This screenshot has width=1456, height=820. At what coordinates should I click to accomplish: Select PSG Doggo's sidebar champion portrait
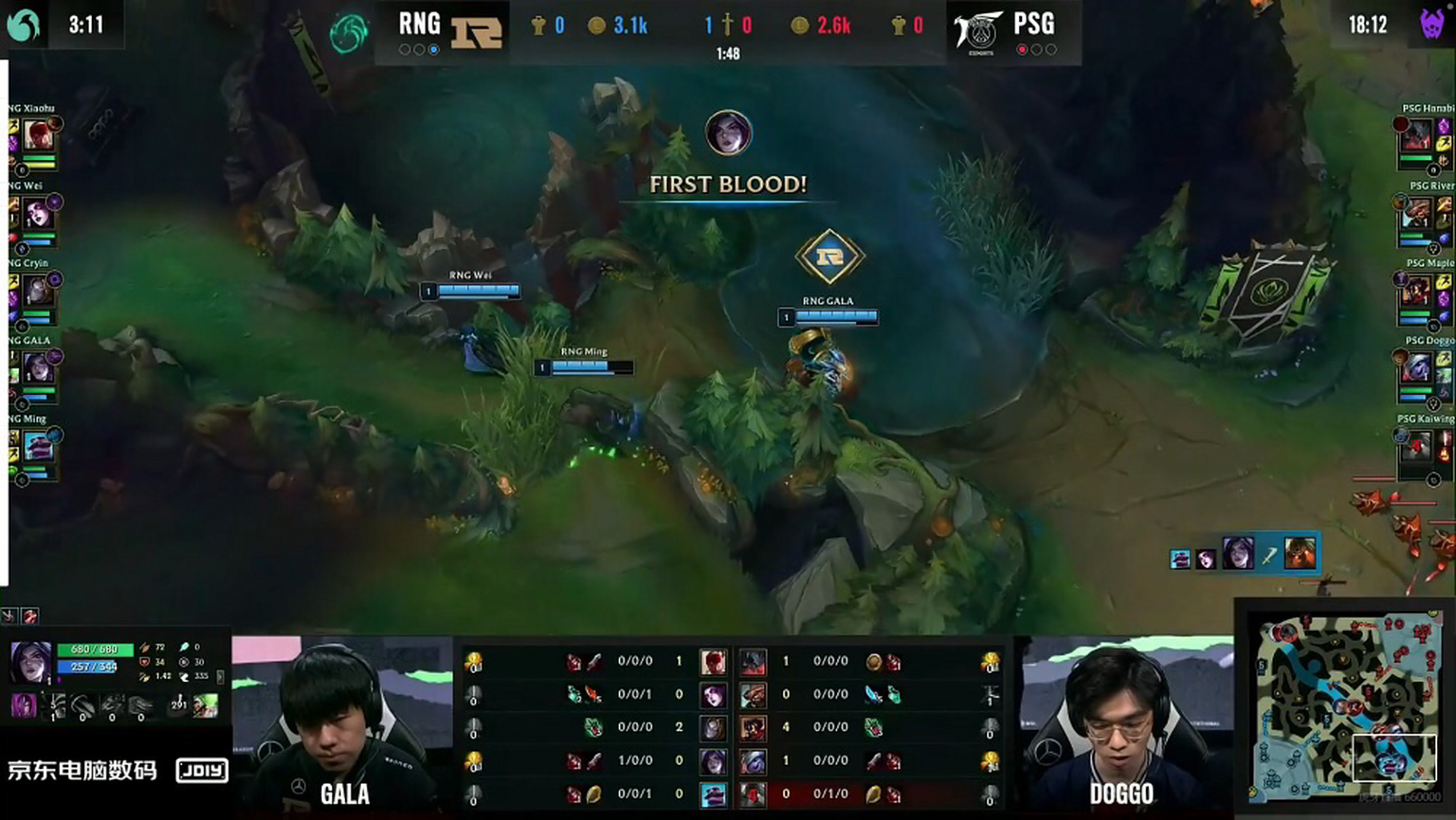(x=1416, y=368)
